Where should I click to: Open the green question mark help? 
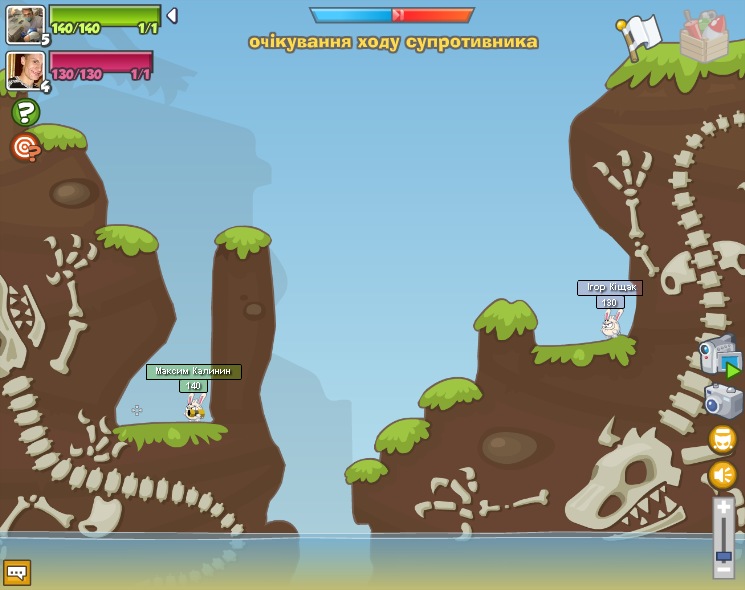(25, 112)
